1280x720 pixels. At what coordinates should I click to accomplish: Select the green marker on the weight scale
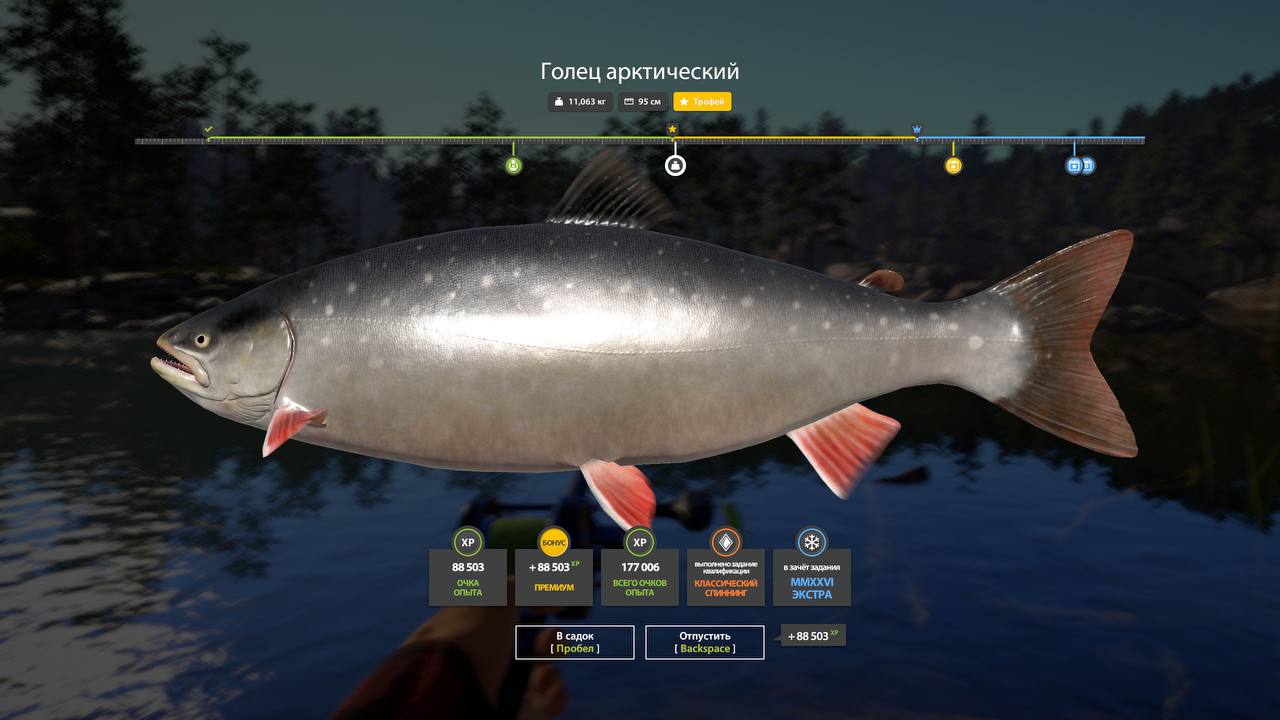tap(513, 165)
